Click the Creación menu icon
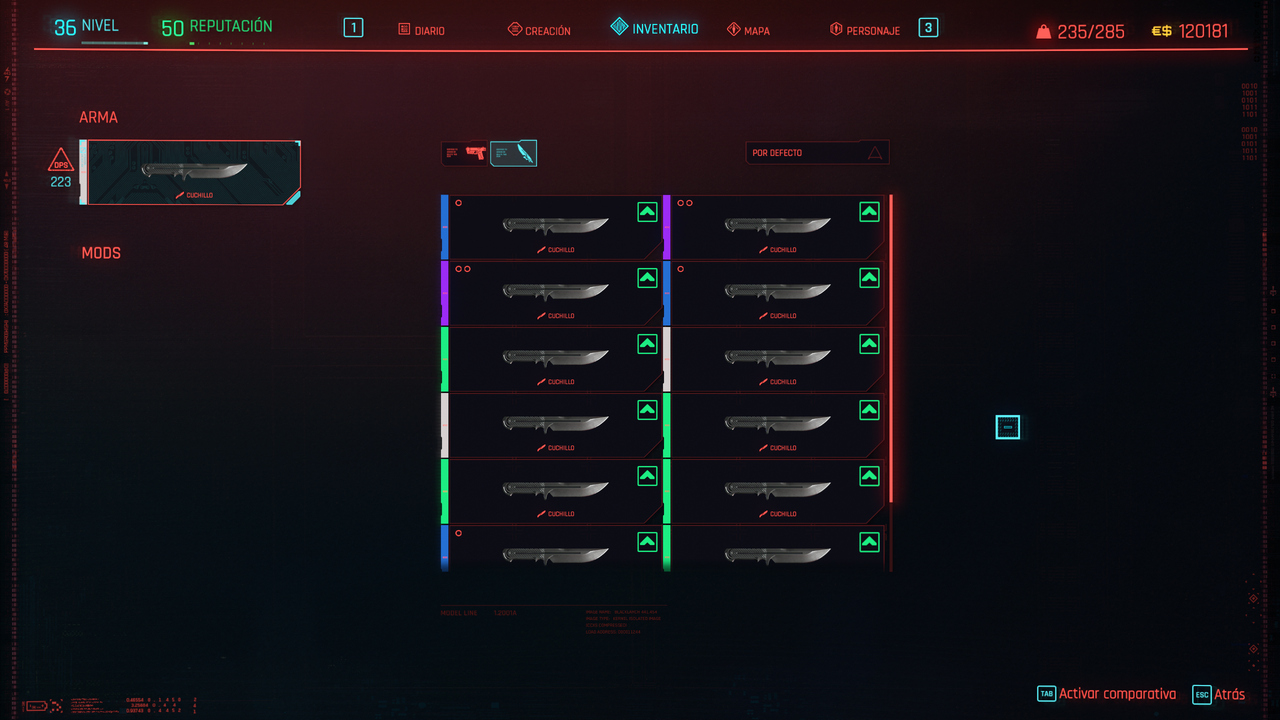The height and width of the screenshot is (720, 1280). [x=516, y=29]
